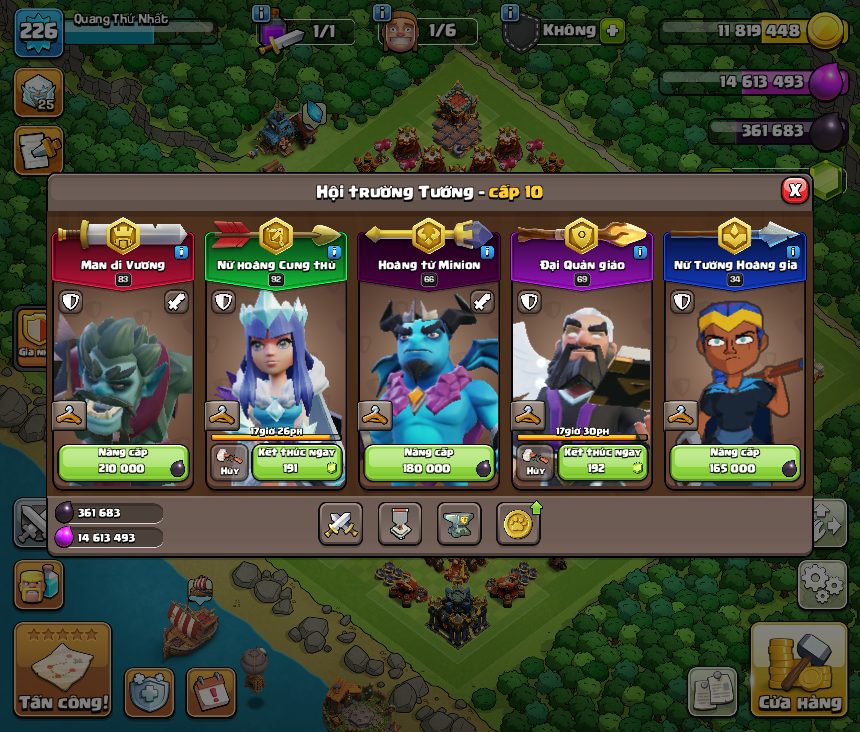Open the crossed swords icon below hero cards

pos(340,523)
